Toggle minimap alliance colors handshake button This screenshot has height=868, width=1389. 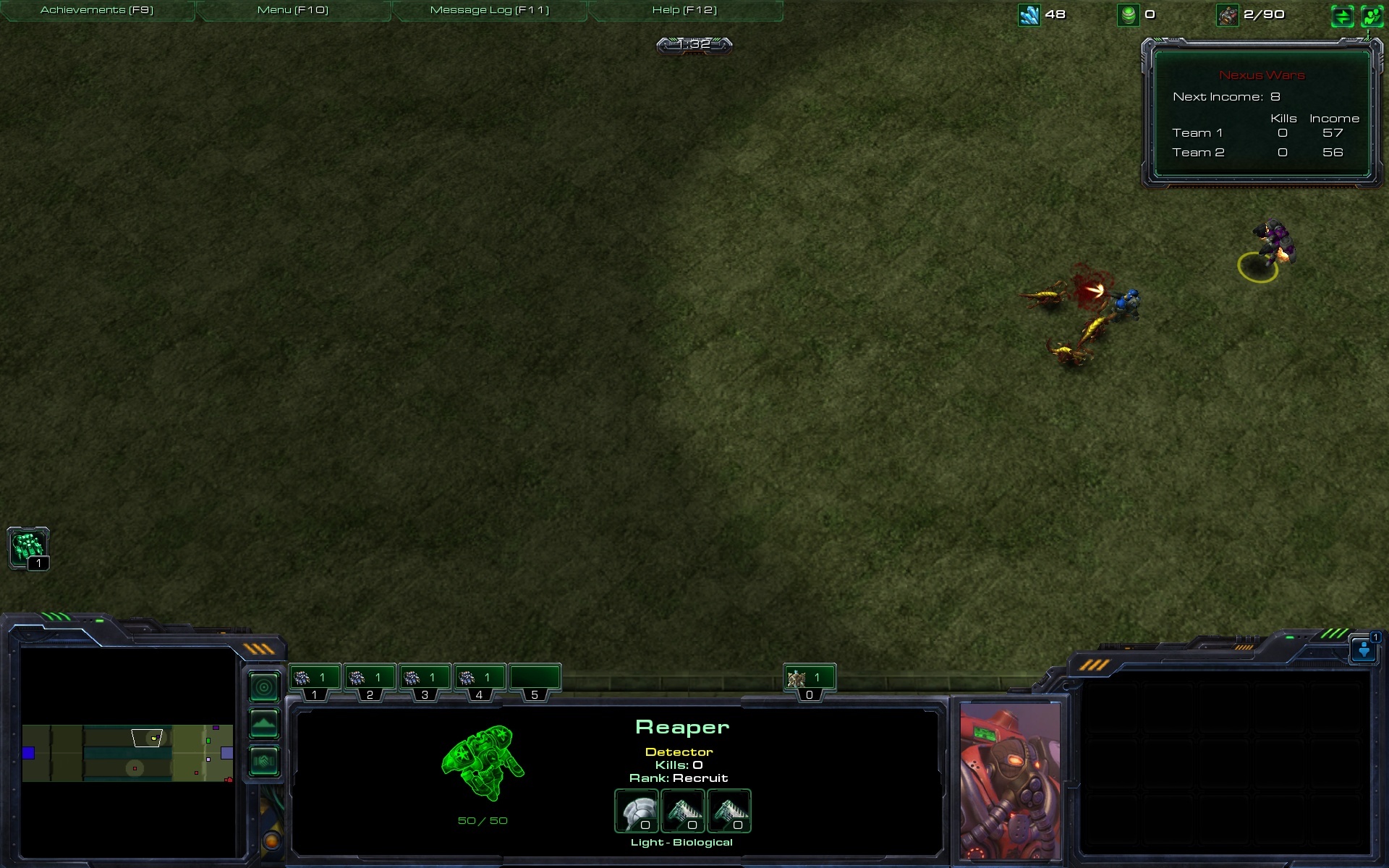click(x=264, y=761)
